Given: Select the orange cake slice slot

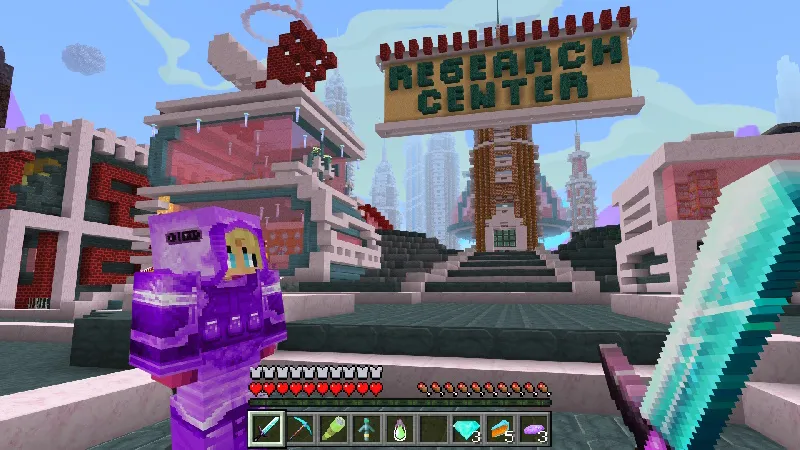Looking at the screenshot, I should pos(501,429).
